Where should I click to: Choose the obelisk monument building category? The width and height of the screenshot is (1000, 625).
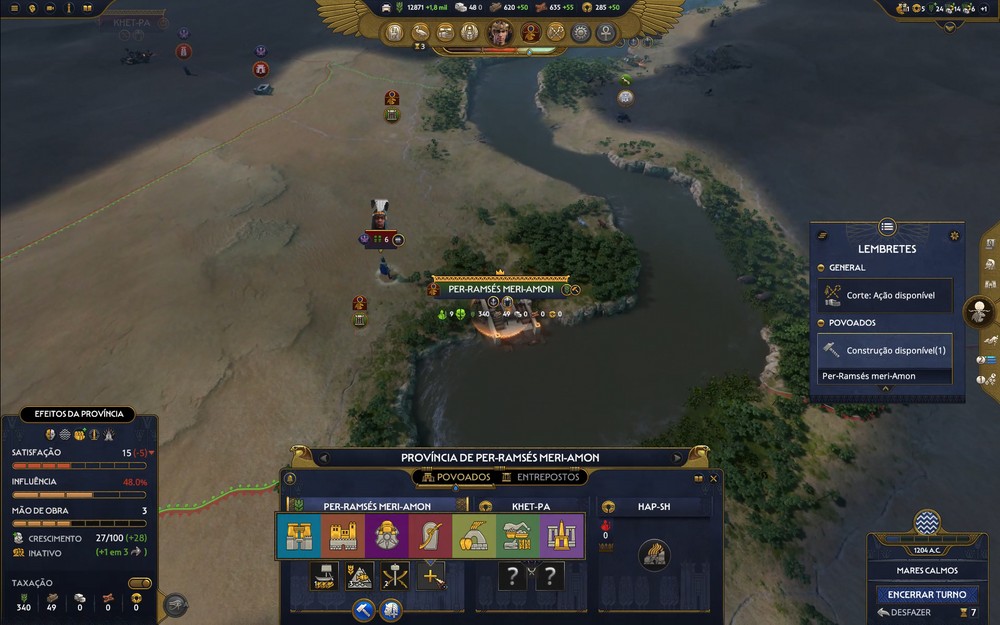562,537
